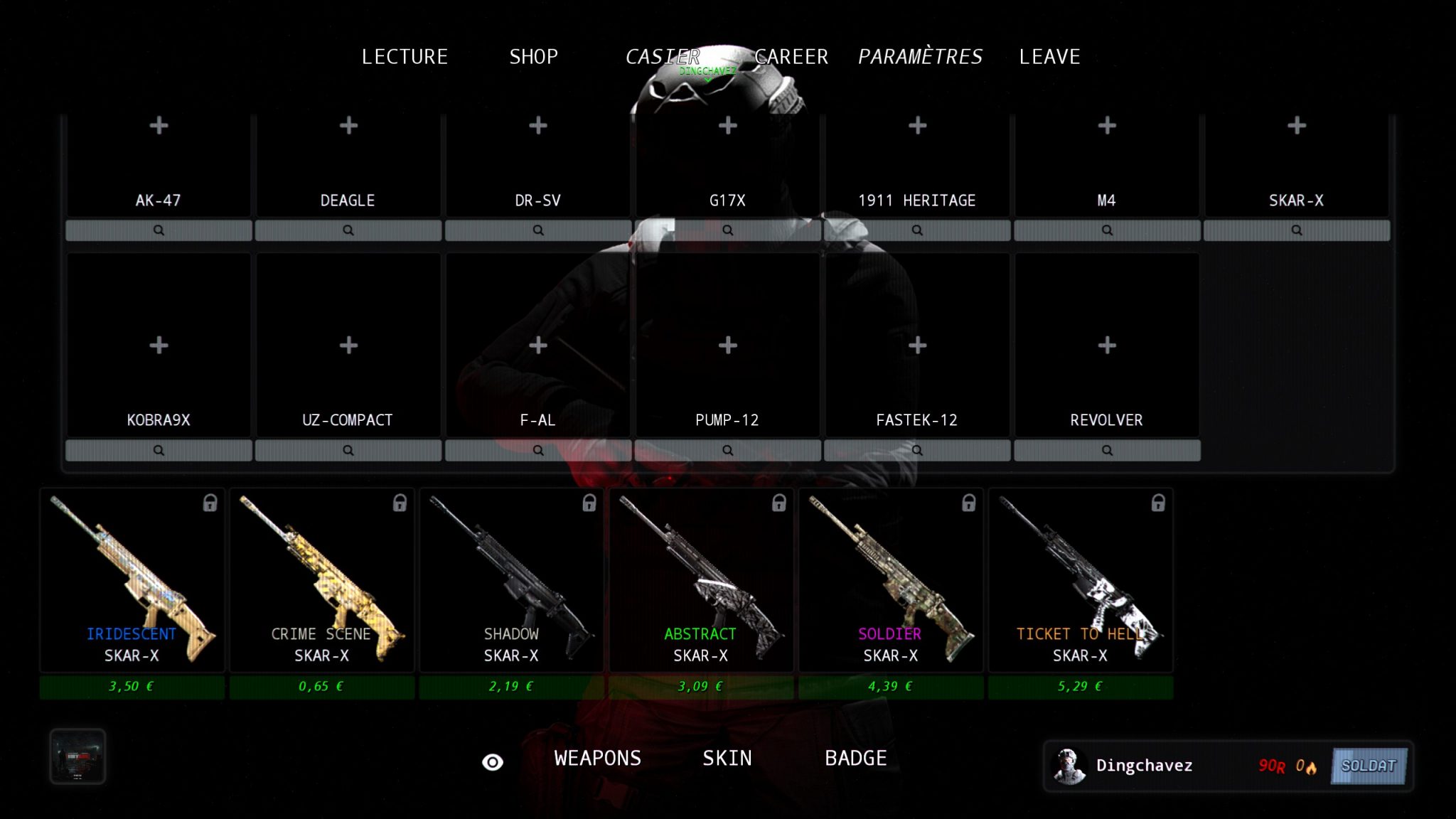Switch to the WEAPONS tab

click(x=597, y=759)
